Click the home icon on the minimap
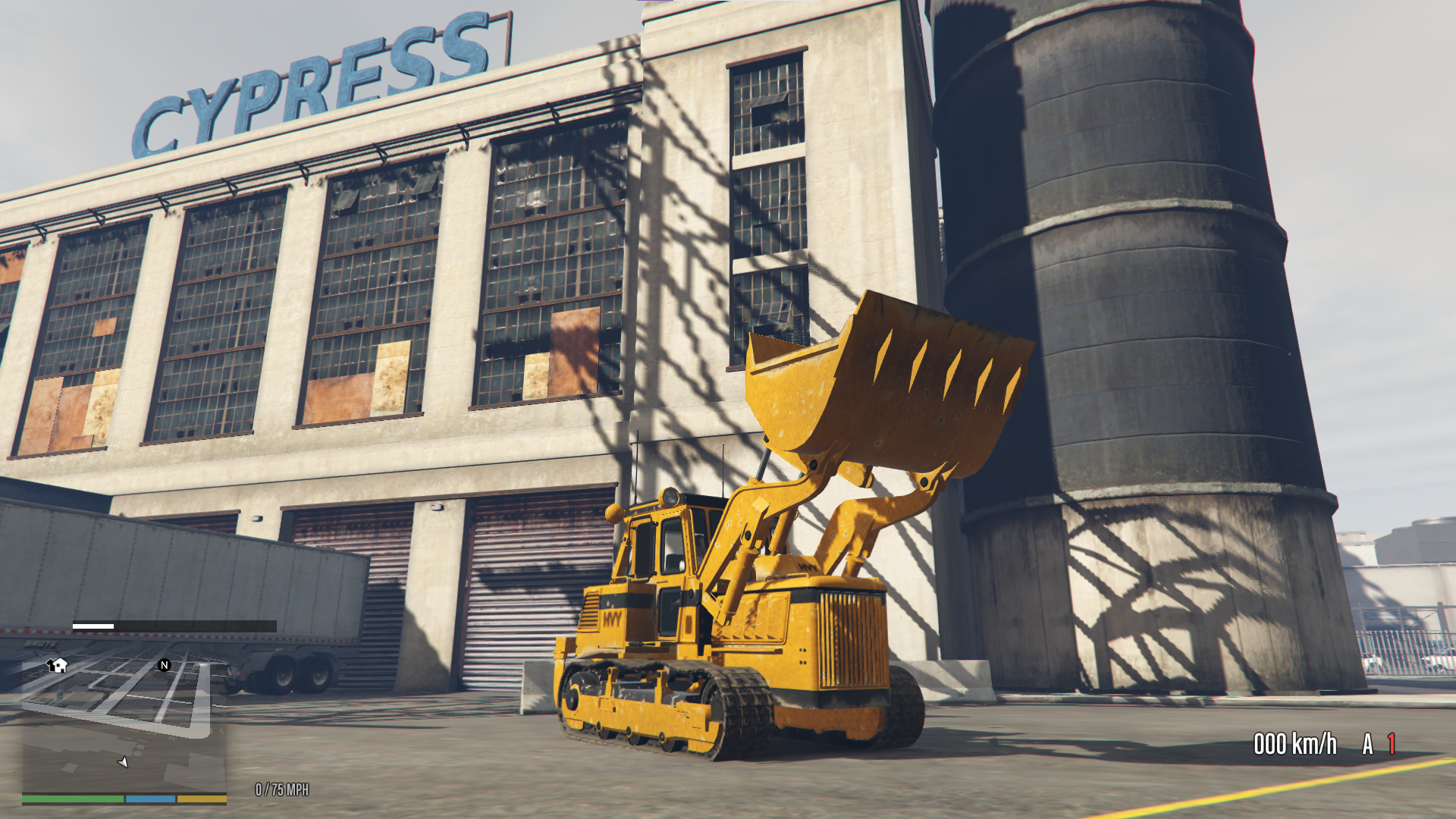The height and width of the screenshot is (819, 1456). coord(56,665)
